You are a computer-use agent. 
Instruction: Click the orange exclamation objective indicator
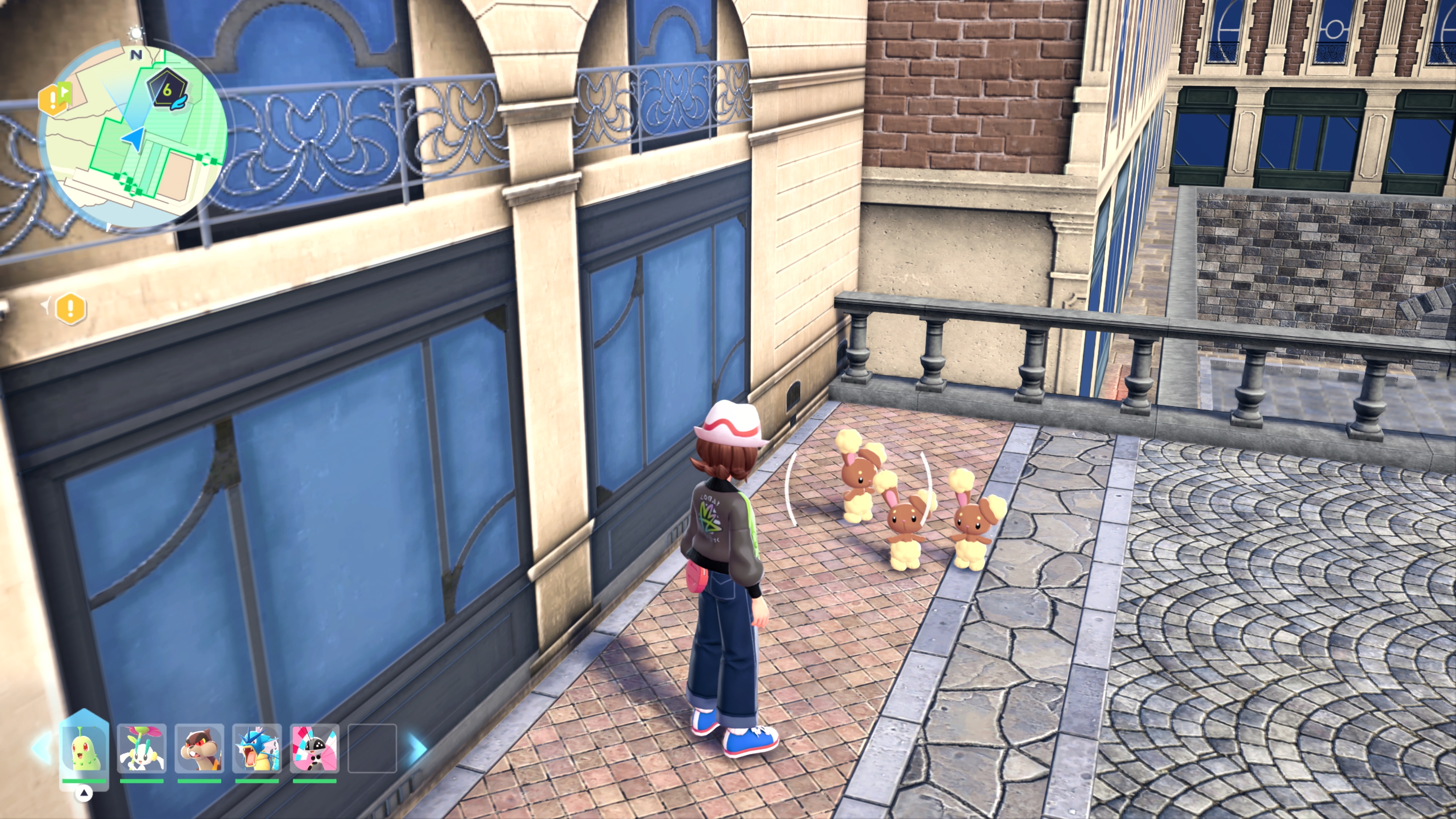click(71, 309)
